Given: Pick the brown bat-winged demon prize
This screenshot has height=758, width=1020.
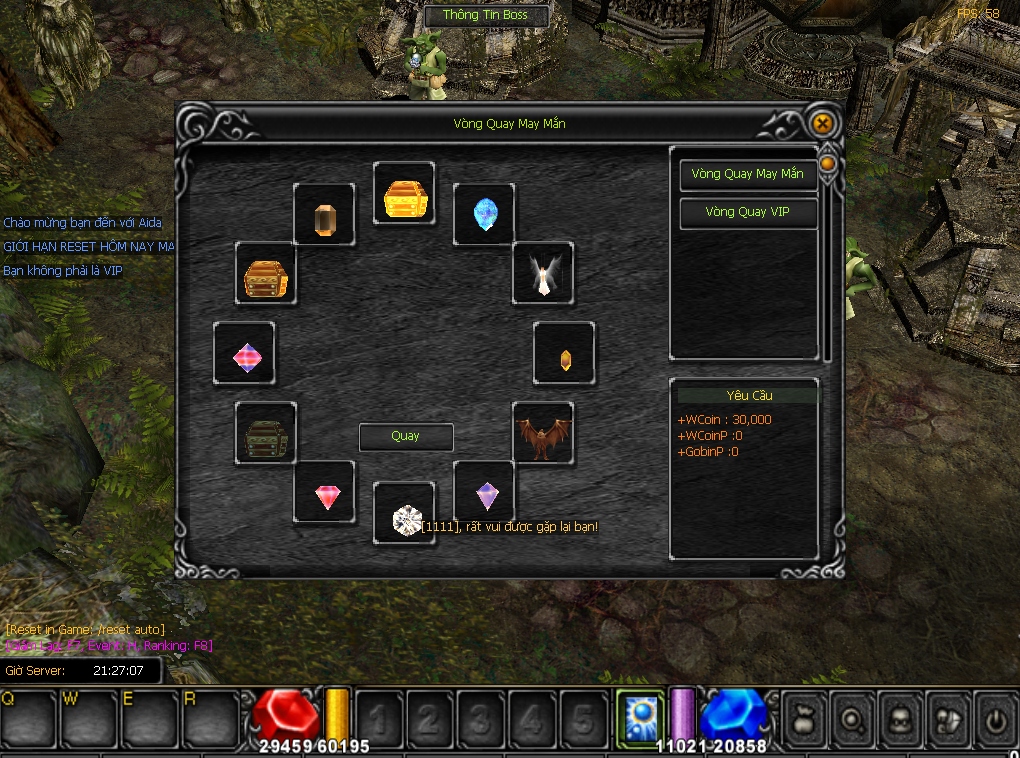Looking at the screenshot, I should point(543,433).
